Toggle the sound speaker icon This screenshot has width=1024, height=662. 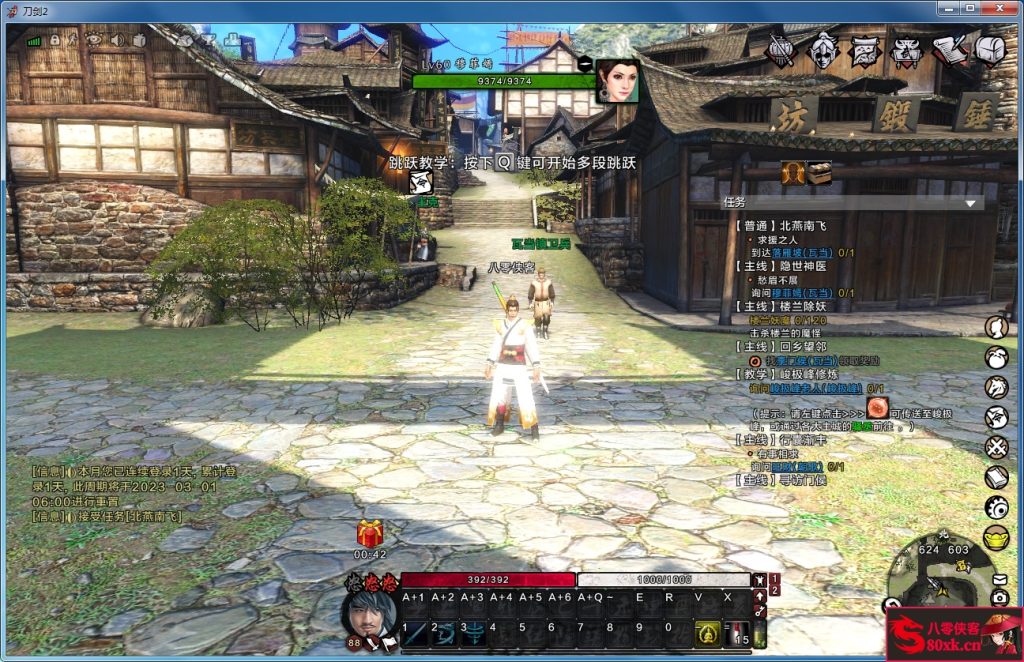click(x=116, y=40)
